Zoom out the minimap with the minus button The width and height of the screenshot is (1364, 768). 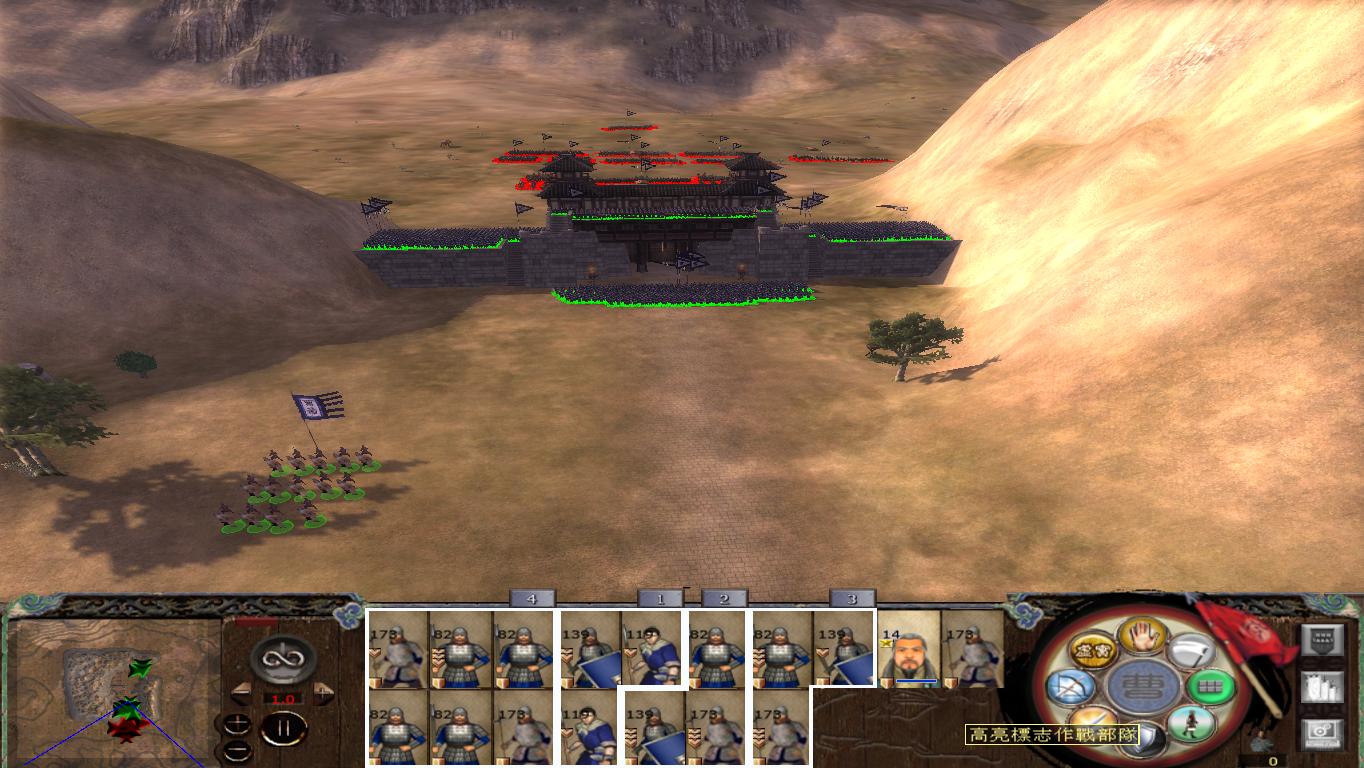pyautogui.click(x=237, y=751)
